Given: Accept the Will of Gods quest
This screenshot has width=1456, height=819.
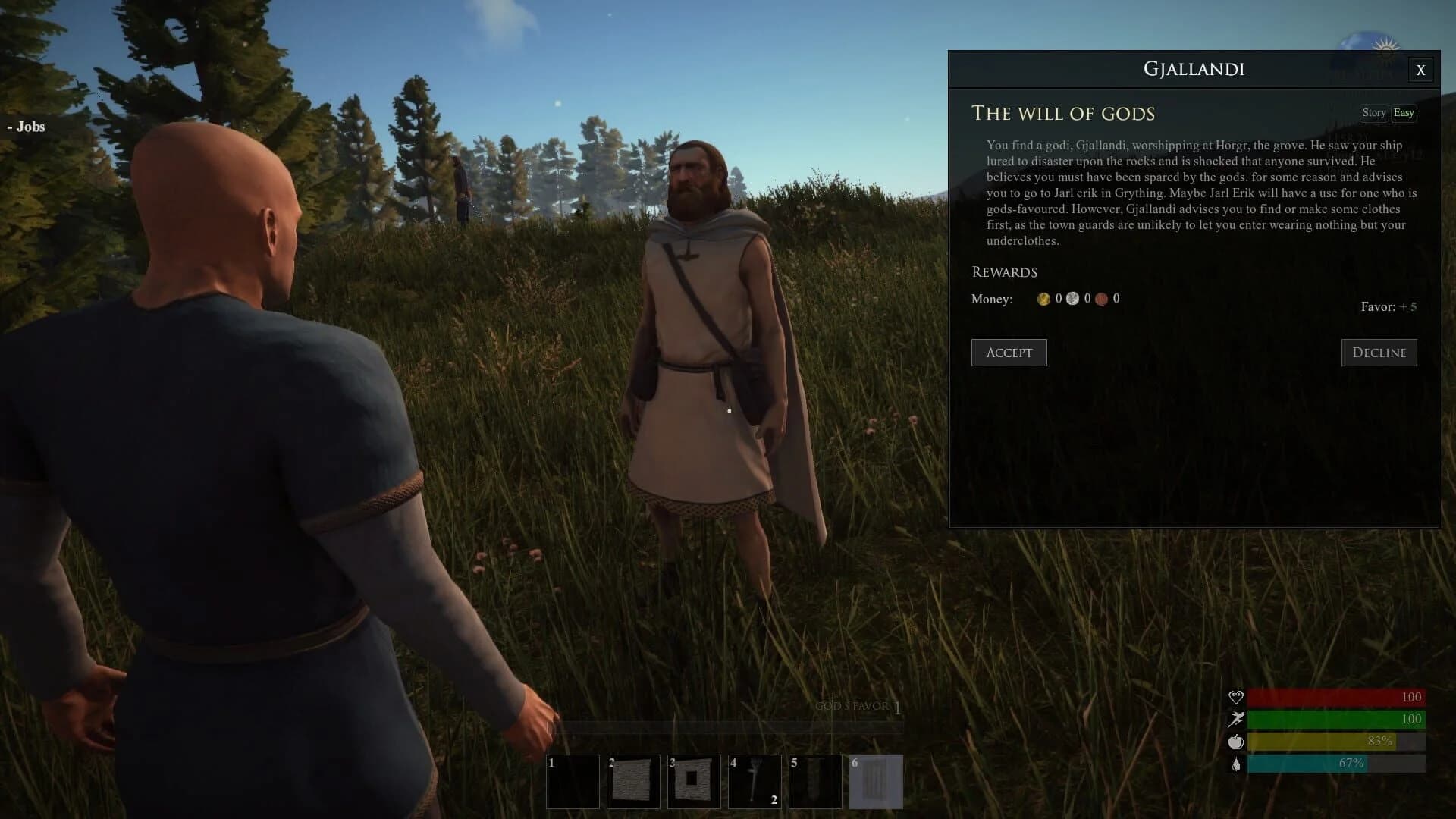Looking at the screenshot, I should [x=1009, y=352].
